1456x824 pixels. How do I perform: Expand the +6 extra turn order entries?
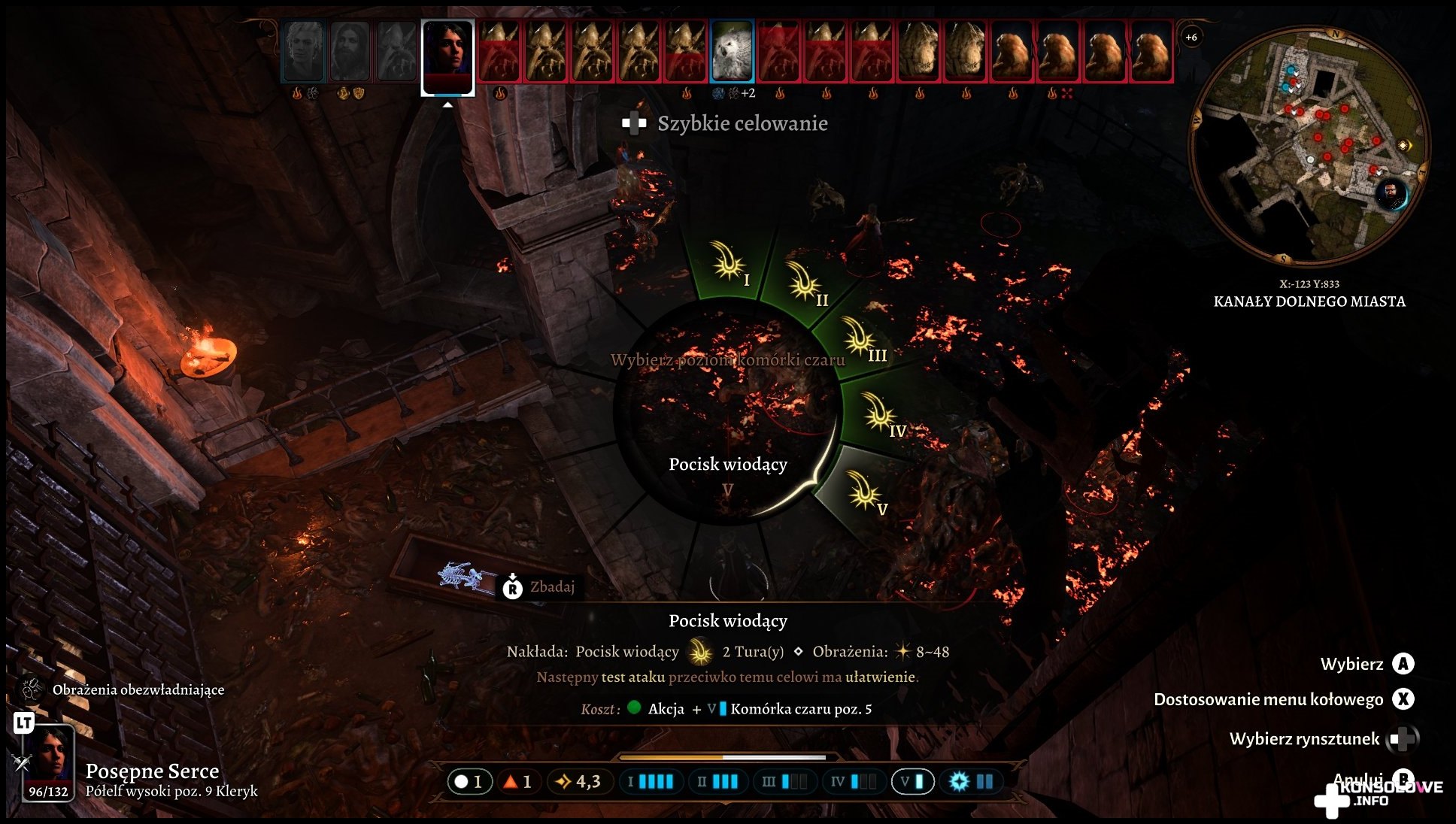pos(1191,37)
